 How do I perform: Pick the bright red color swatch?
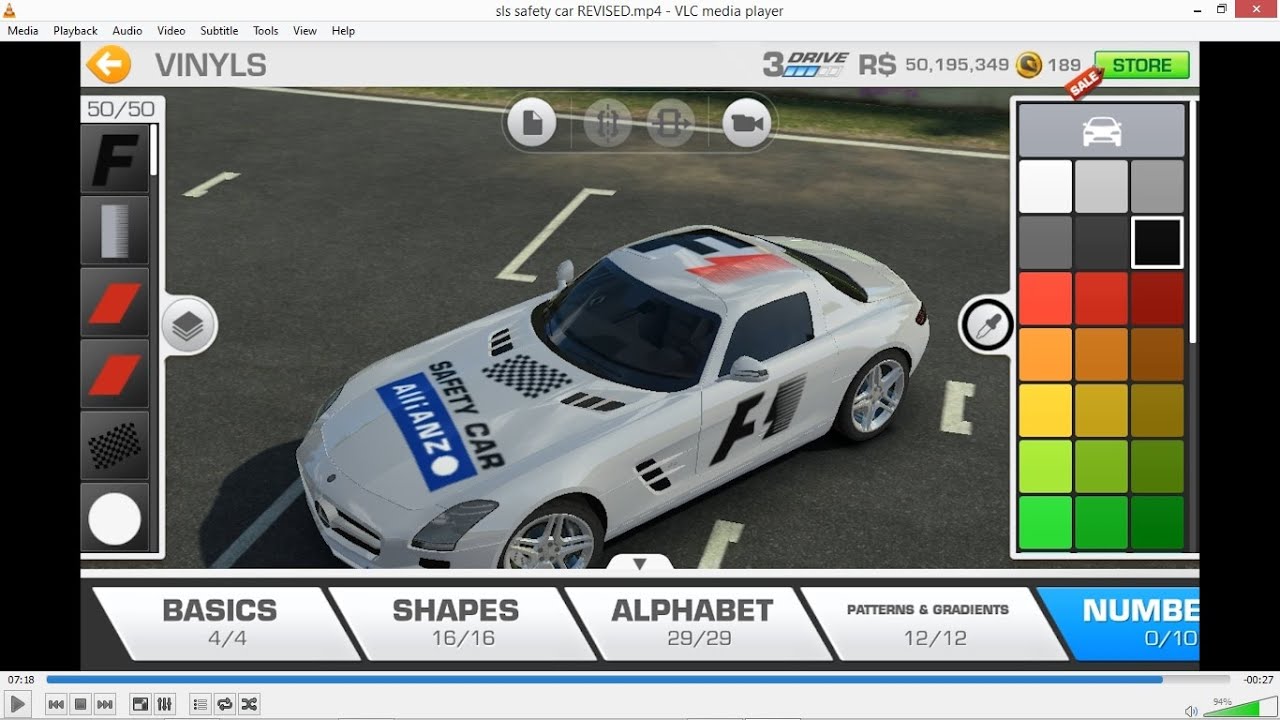(1045, 299)
